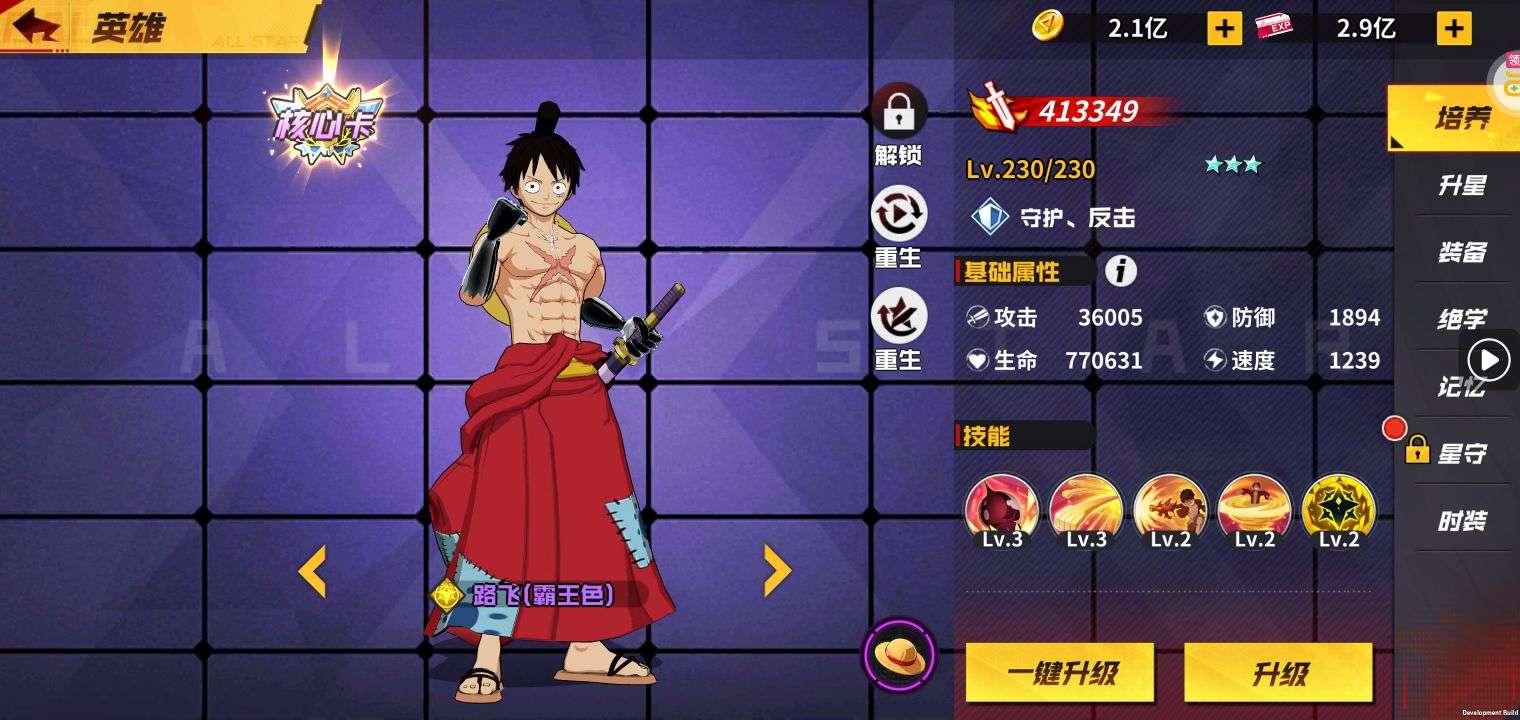
Task: Click the round play button at right edge
Action: (1489, 359)
